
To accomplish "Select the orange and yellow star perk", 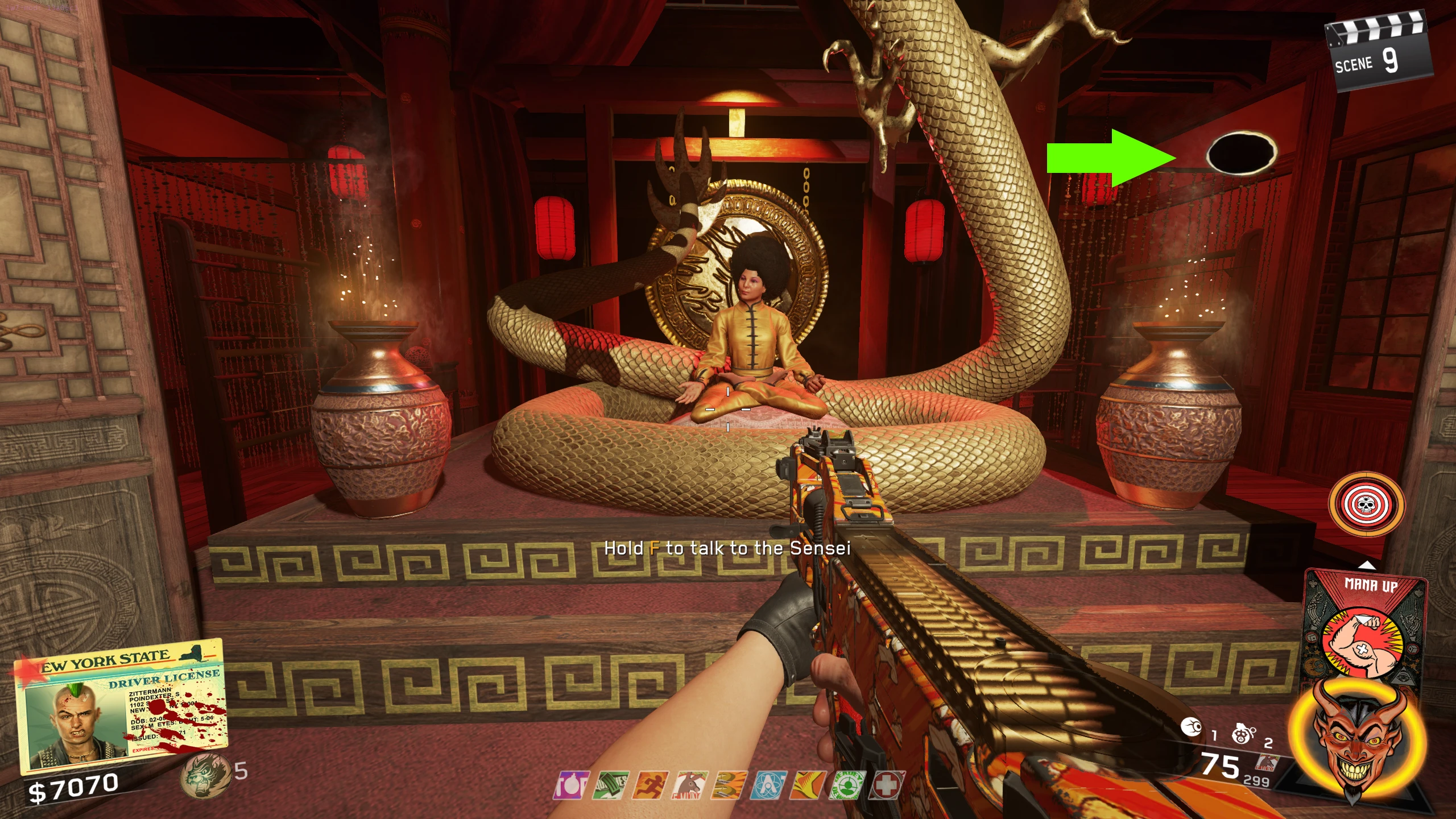I will (808, 785).
